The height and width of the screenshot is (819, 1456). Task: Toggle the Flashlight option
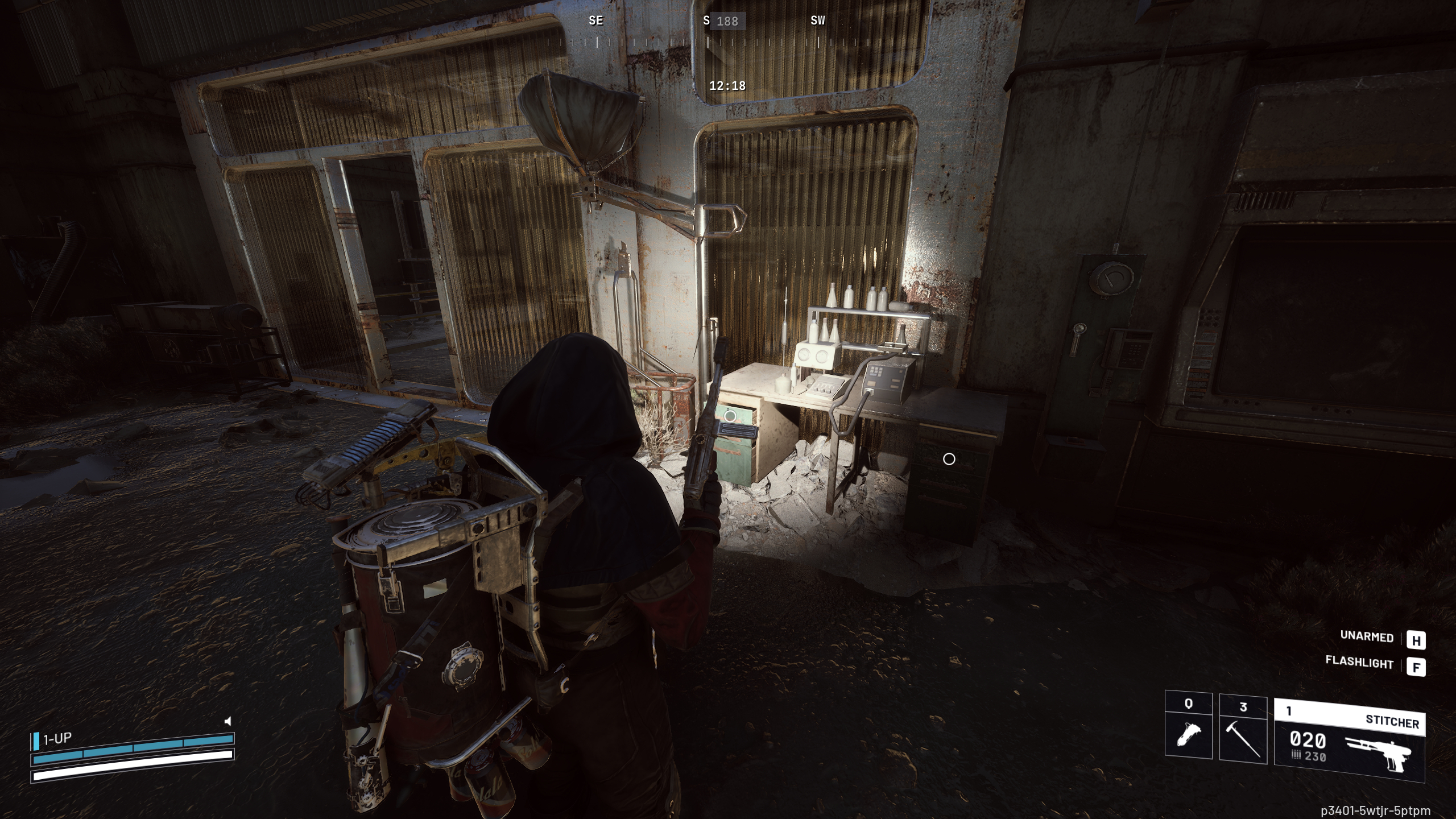point(1359,664)
